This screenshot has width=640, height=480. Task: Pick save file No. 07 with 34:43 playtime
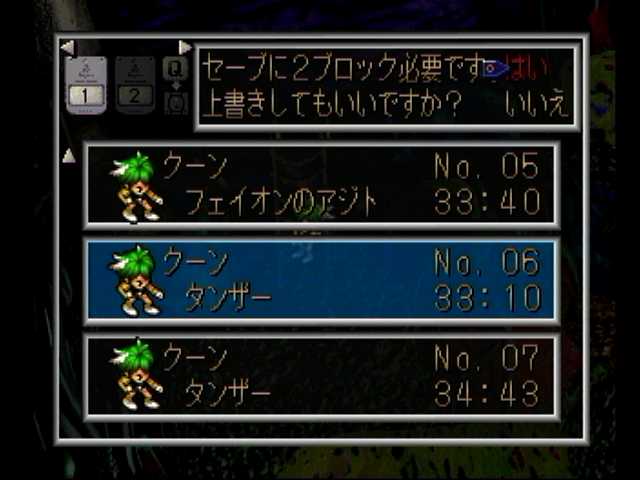320,376
